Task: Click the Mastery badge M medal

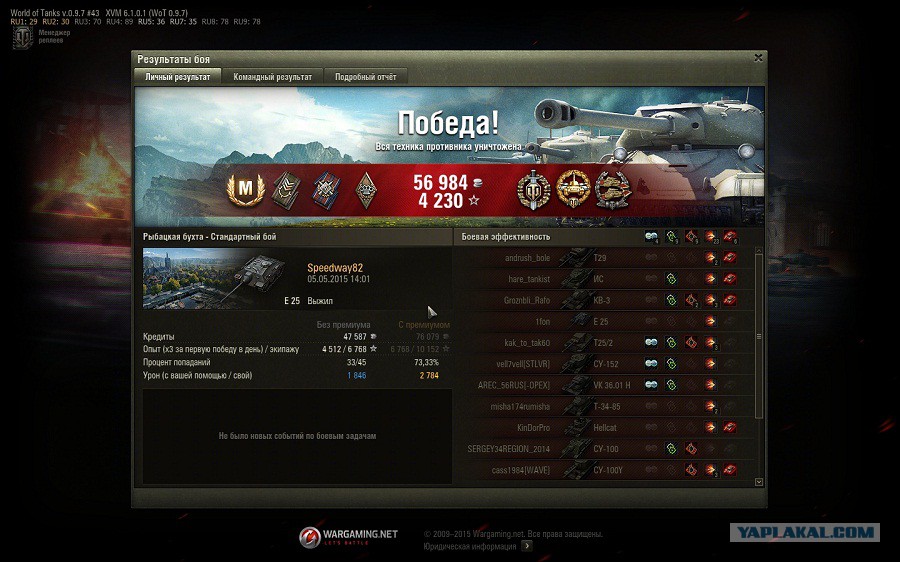Action: [243, 187]
